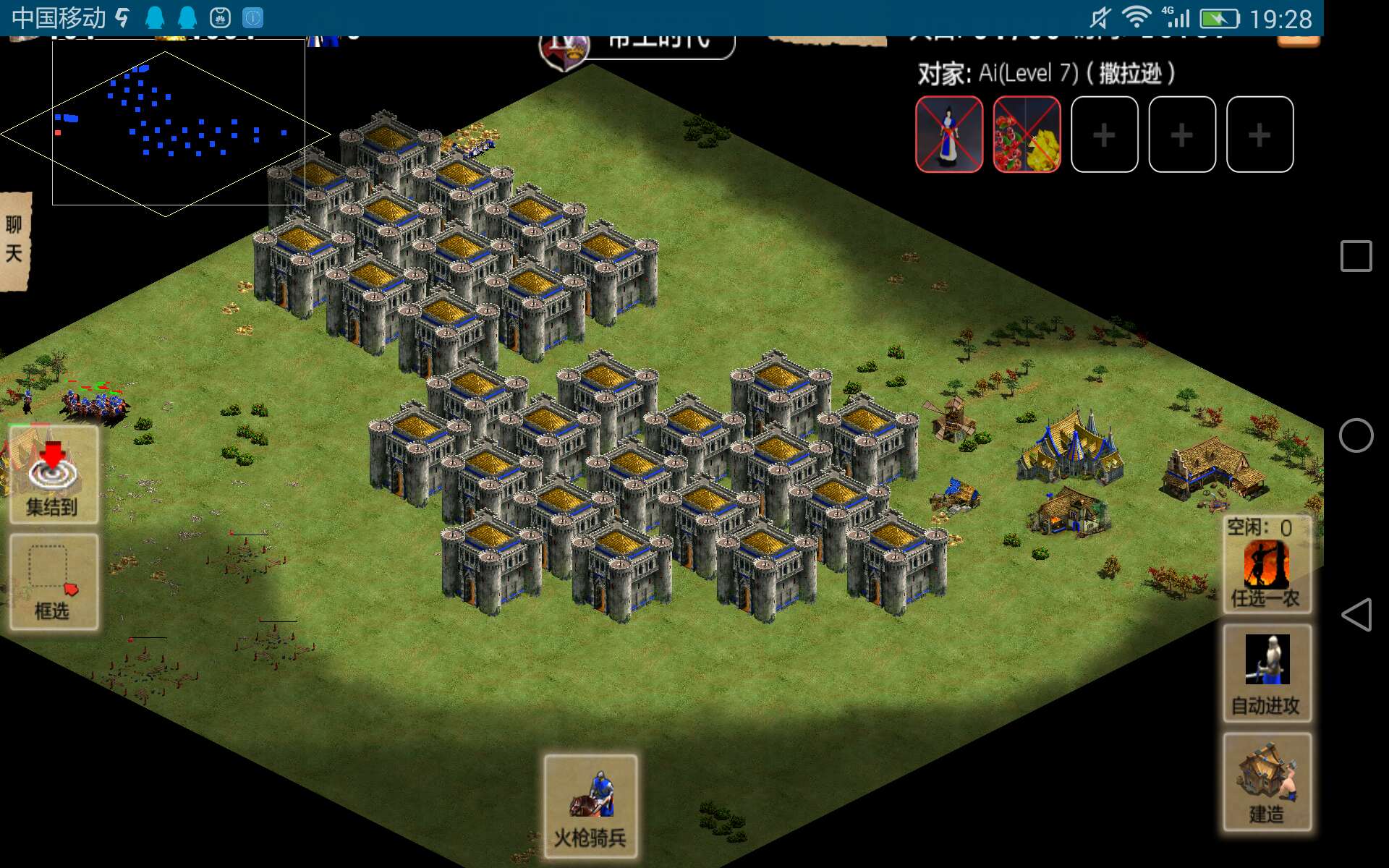Tap the Android home circle button
This screenshot has width=1389, height=868.
[x=1356, y=436]
